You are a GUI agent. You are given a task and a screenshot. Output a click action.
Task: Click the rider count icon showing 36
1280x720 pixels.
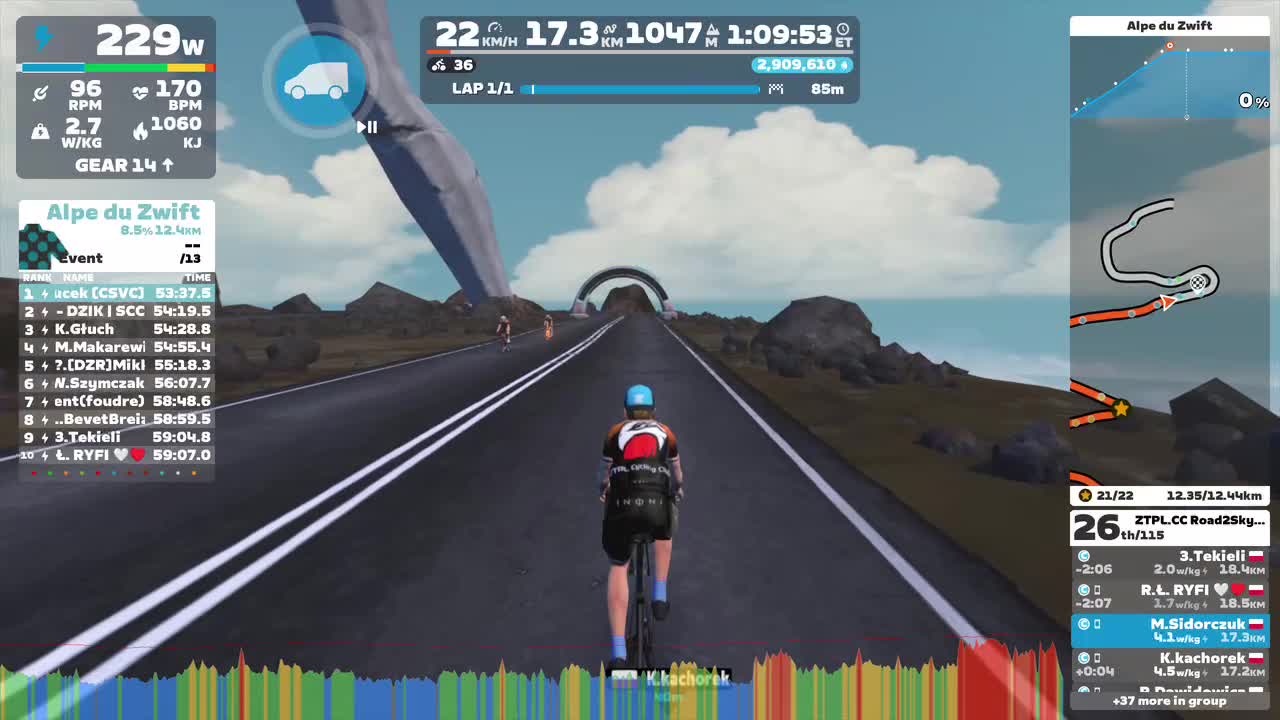pyautogui.click(x=436, y=64)
